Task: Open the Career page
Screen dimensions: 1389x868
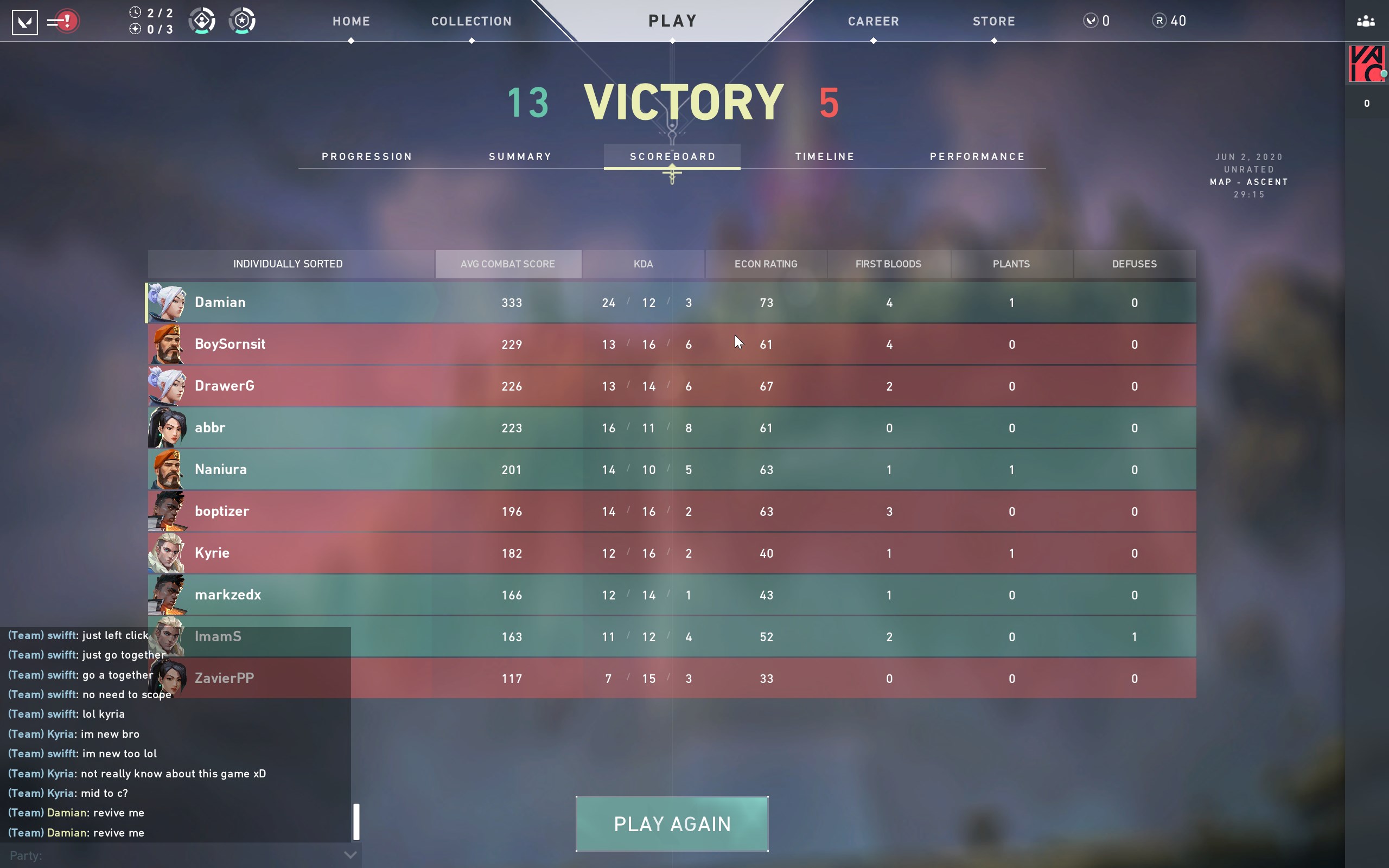Action: [x=873, y=21]
